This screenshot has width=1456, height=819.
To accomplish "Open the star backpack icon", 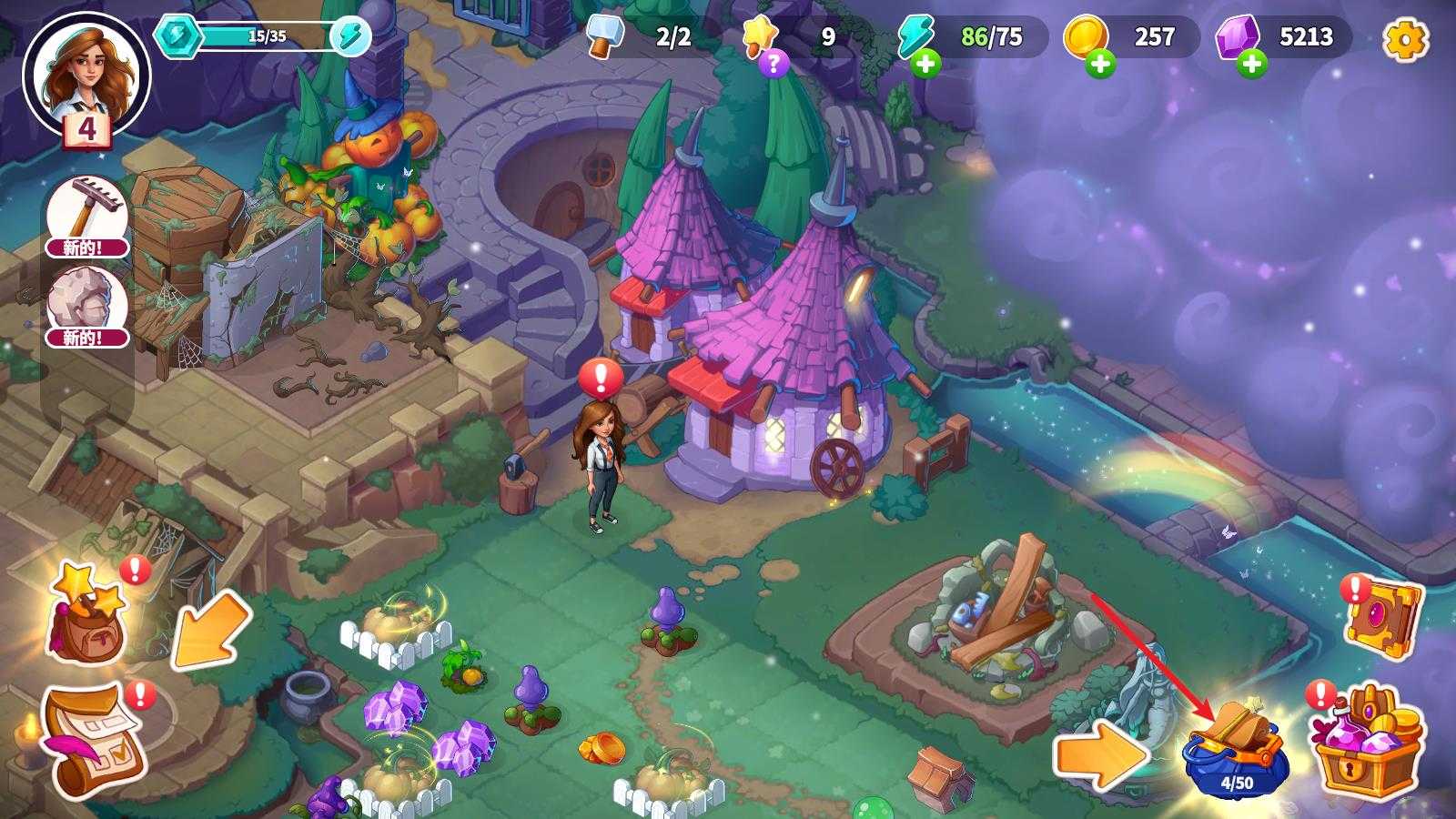I will (85, 612).
